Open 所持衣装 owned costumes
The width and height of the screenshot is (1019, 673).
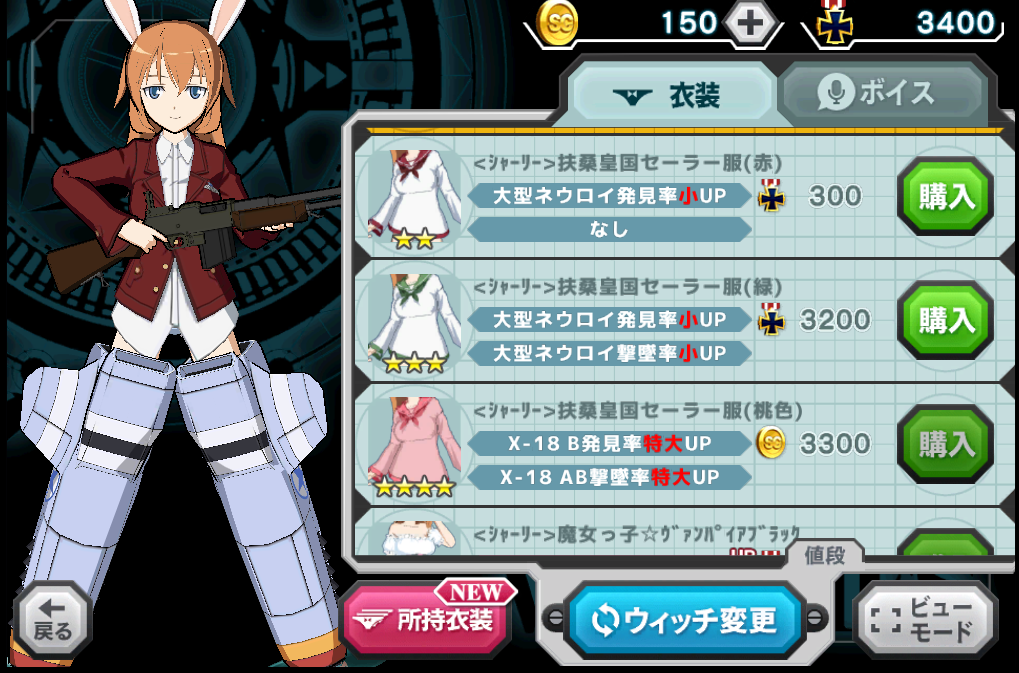pyautogui.click(x=425, y=620)
